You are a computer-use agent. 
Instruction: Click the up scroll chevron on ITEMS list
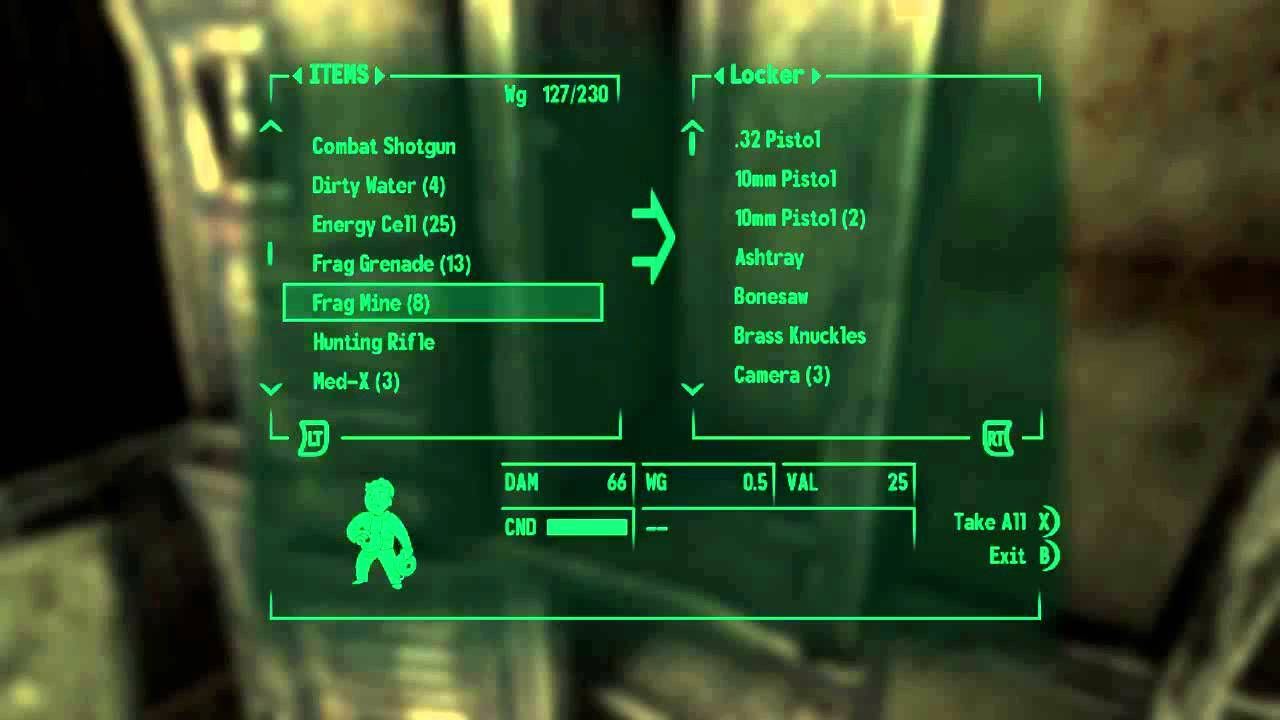[x=269, y=127]
